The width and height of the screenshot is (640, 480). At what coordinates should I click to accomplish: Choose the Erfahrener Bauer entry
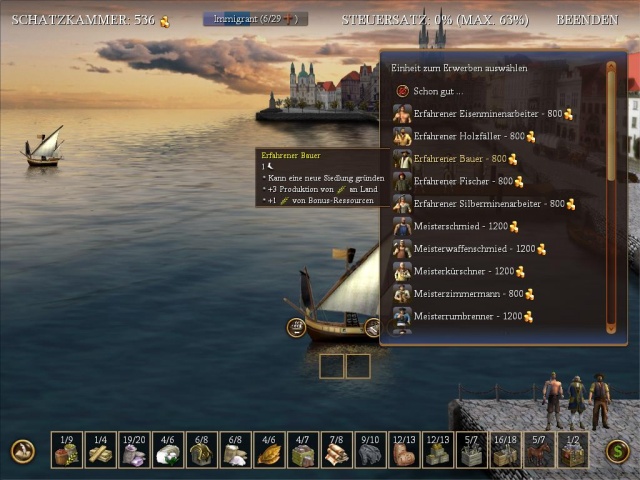tap(460, 159)
